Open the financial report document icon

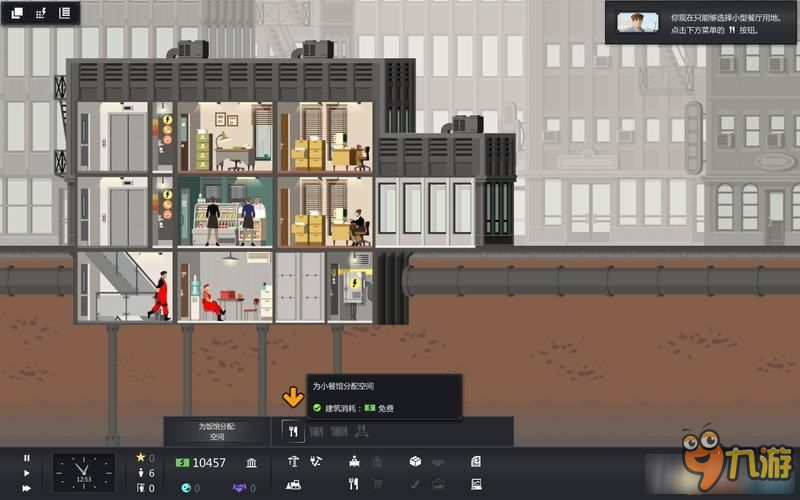click(476, 461)
